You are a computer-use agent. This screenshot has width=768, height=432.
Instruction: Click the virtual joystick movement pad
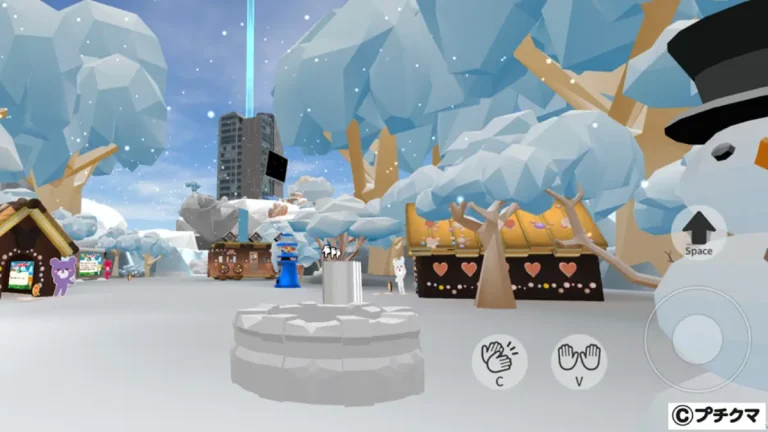[696, 340]
